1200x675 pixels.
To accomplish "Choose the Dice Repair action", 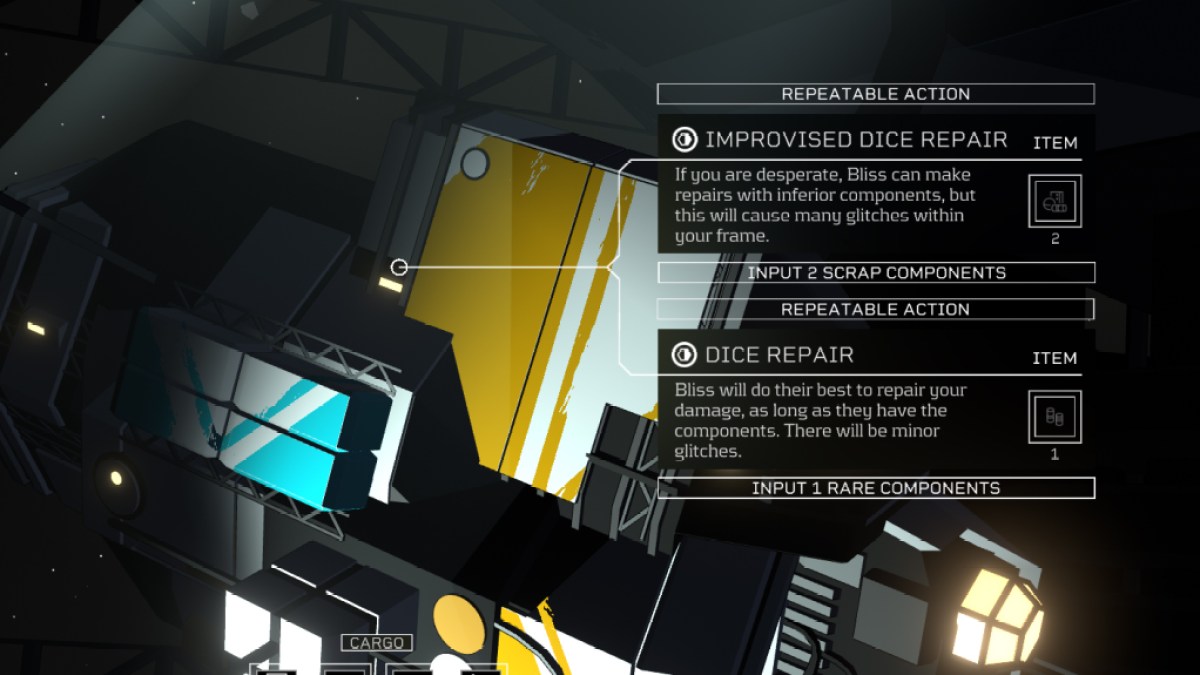I will click(x=779, y=355).
